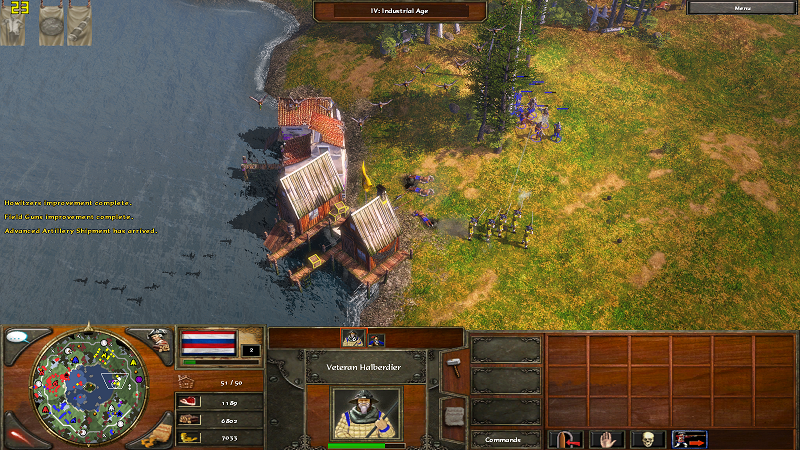Select the blue soldier unit group icon
800x450 pixels.
coord(376,339)
